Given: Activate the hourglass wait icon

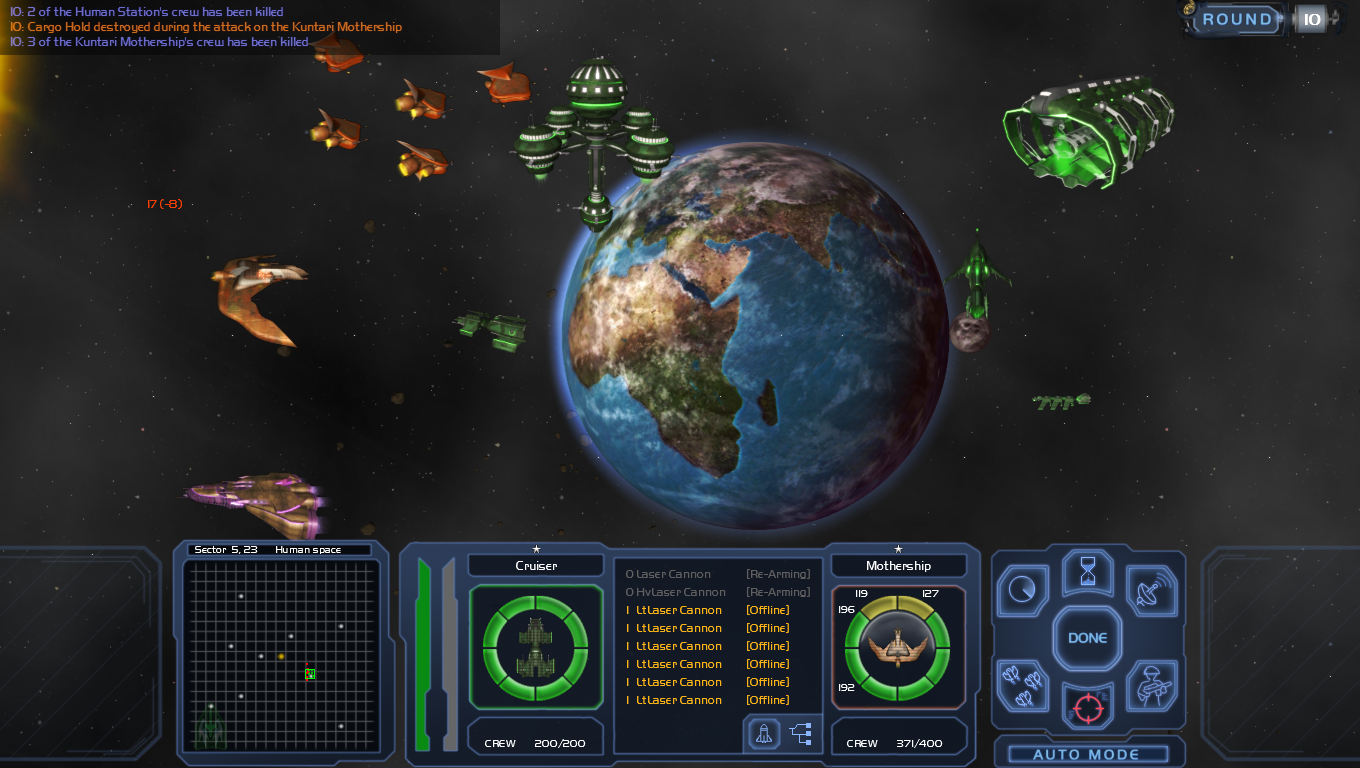Looking at the screenshot, I should pos(1087,575).
